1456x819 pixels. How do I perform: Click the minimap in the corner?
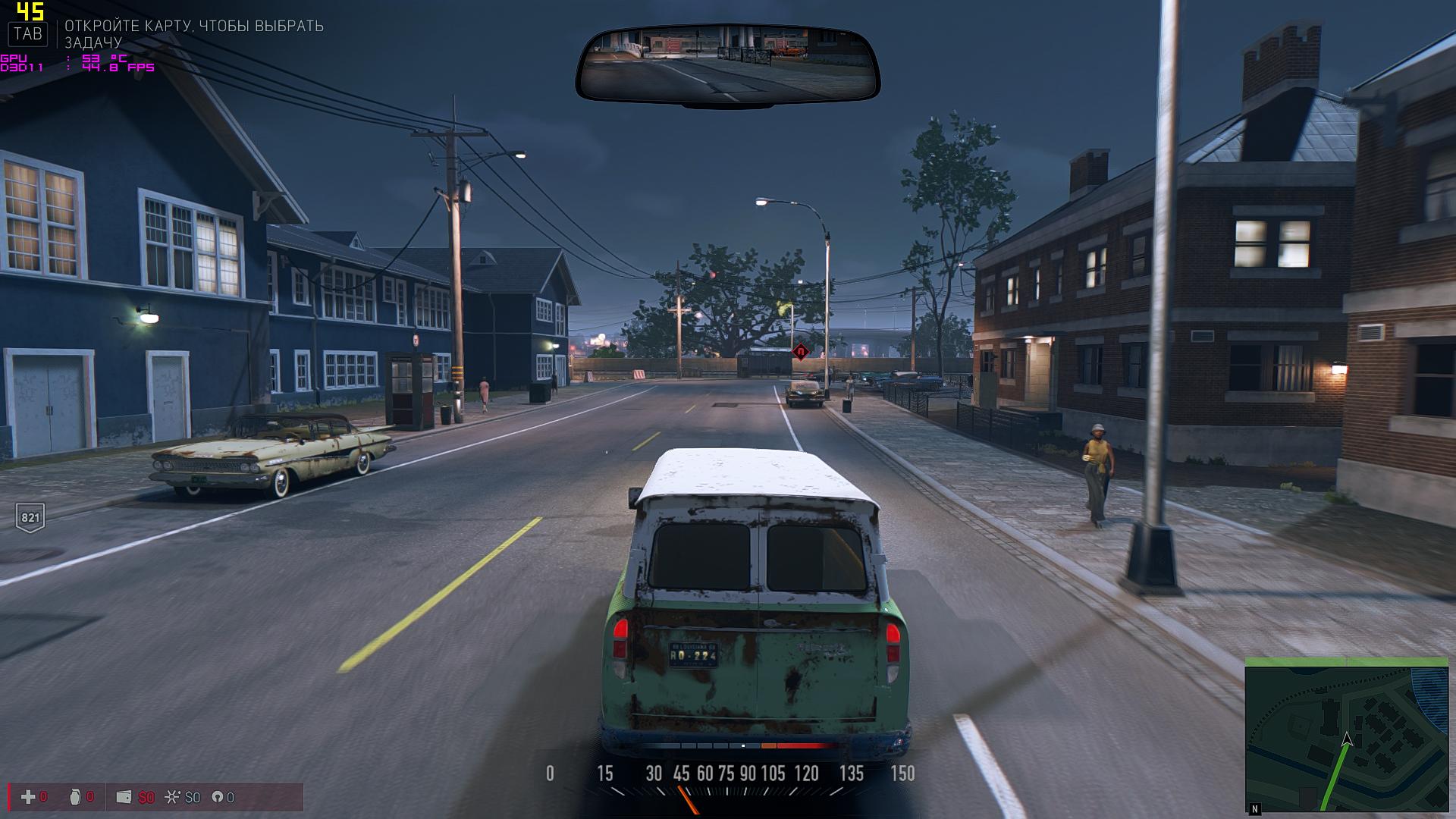1346,737
